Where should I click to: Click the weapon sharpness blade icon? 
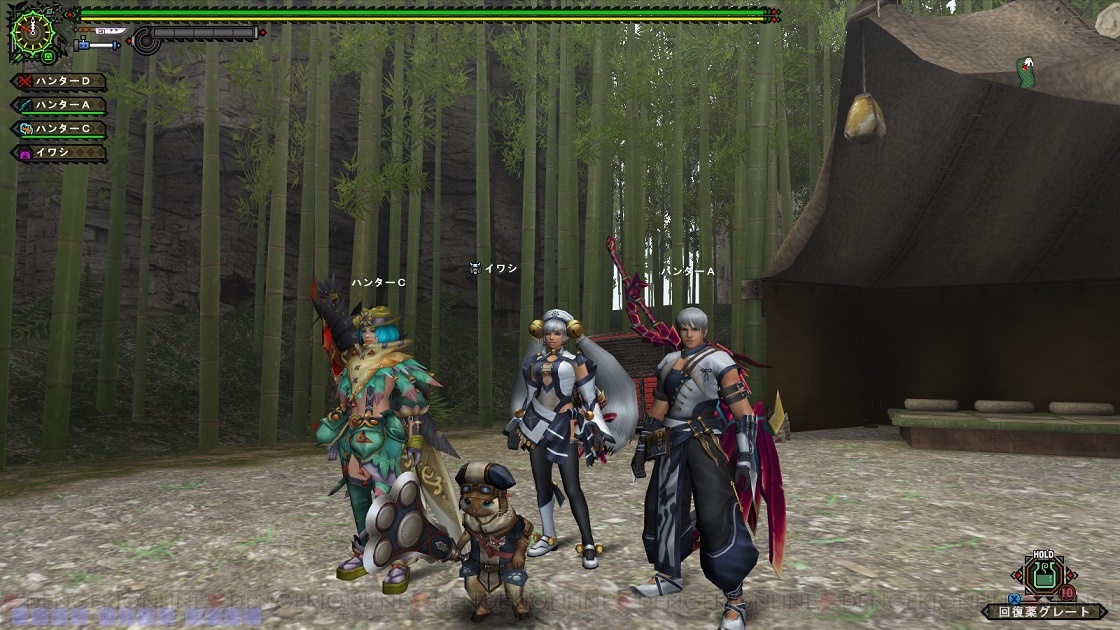tap(97, 45)
